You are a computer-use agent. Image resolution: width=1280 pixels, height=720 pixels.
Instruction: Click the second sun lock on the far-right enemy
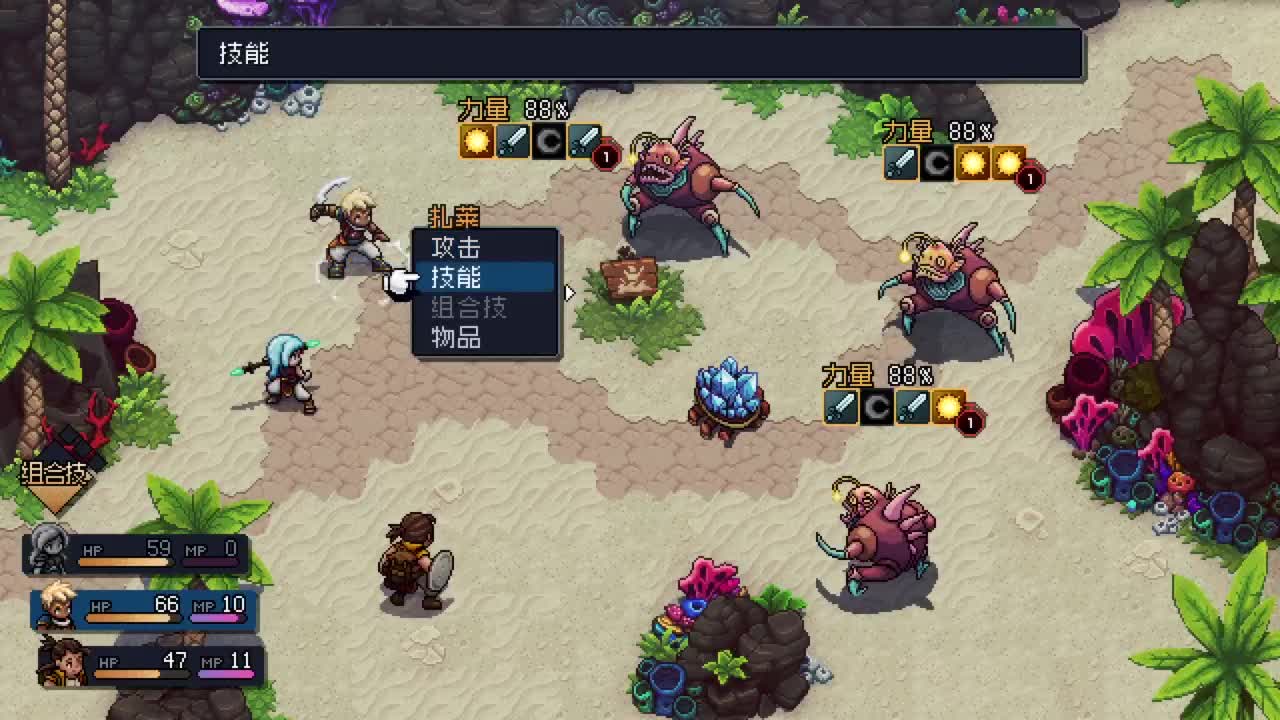pos(1008,163)
